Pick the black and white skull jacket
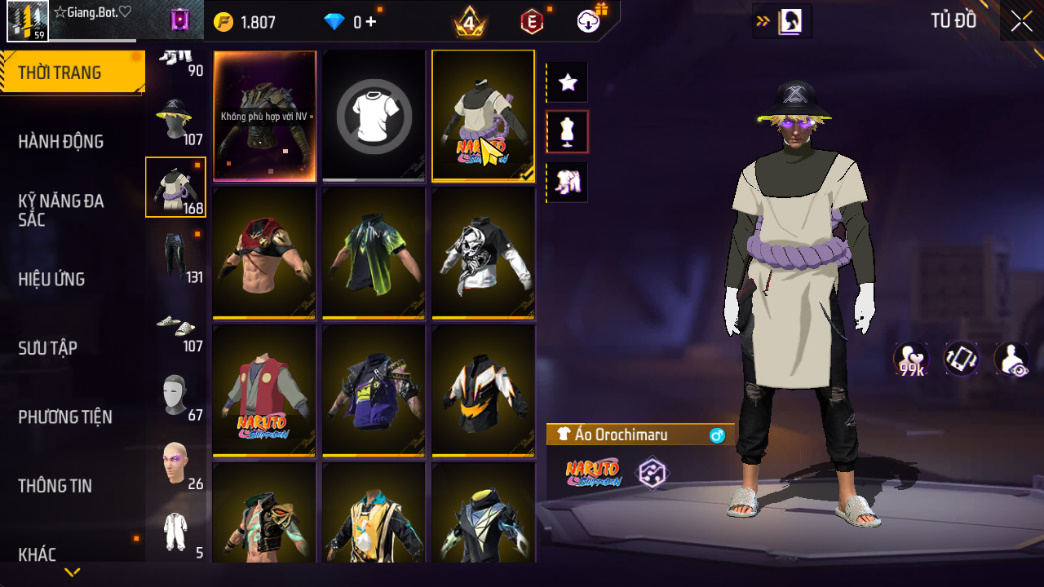1044x587 pixels. pos(483,253)
